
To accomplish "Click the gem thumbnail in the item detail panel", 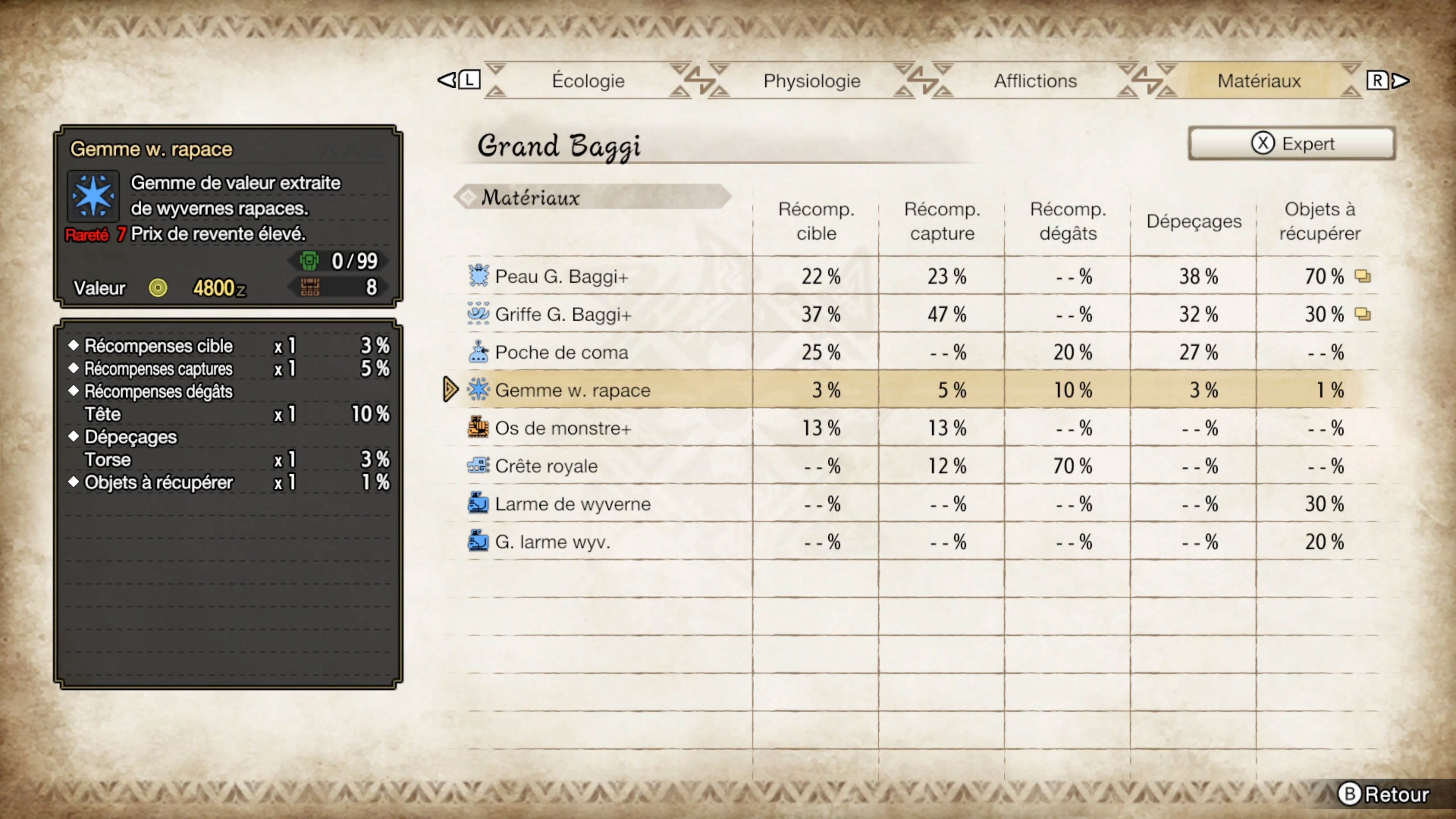I will click(93, 195).
